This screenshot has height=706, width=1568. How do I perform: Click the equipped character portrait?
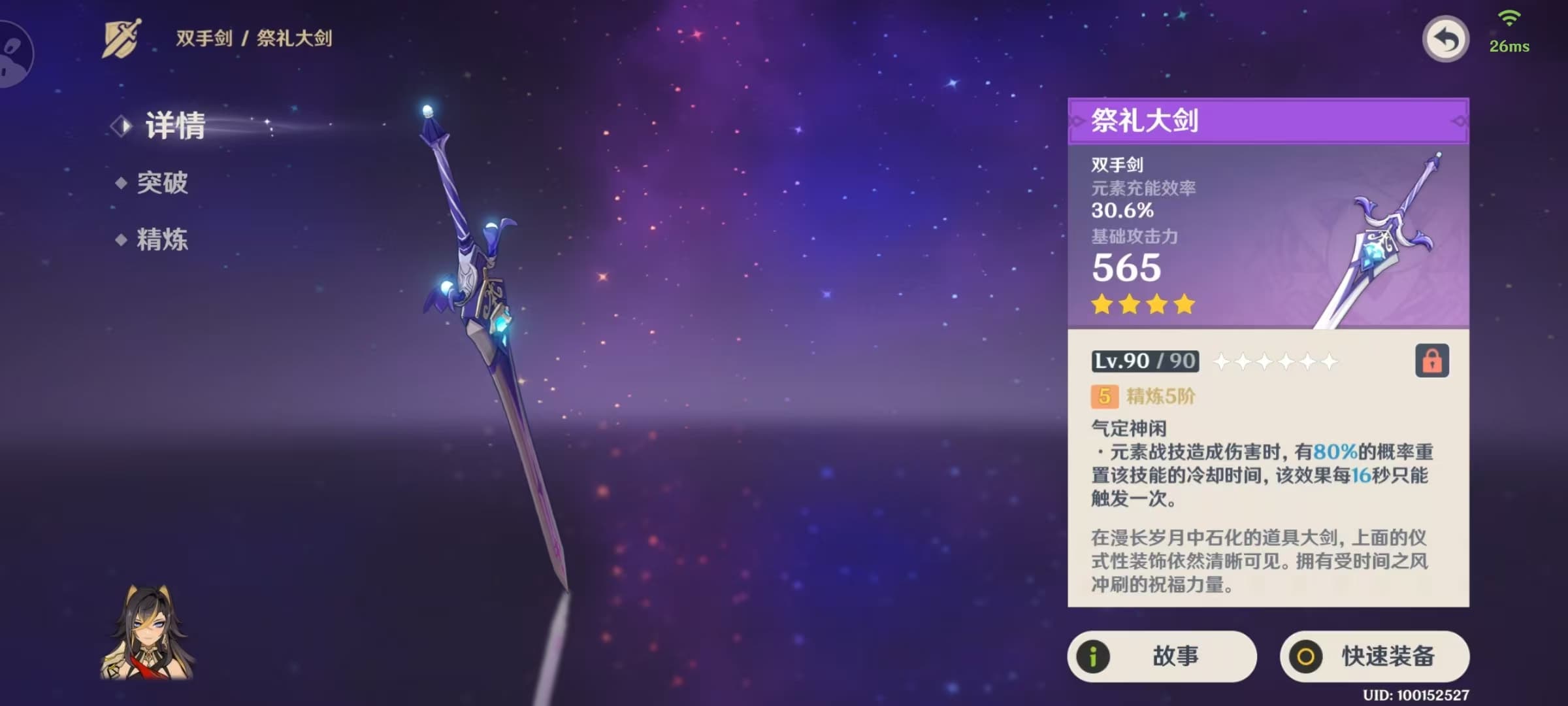pyautogui.click(x=147, y=633)
